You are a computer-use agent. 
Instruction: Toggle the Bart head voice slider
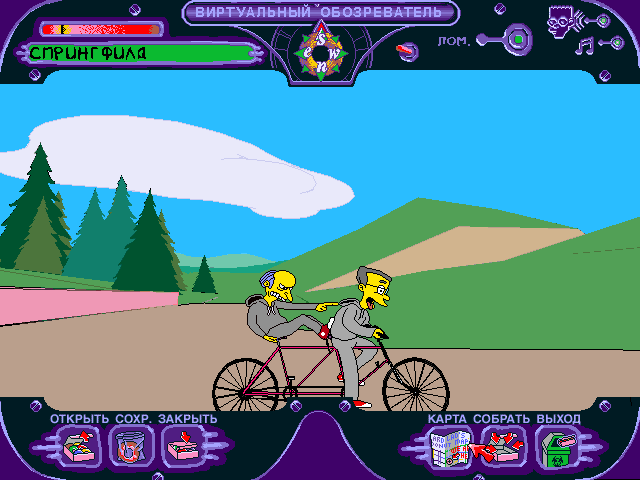[596, 18]
